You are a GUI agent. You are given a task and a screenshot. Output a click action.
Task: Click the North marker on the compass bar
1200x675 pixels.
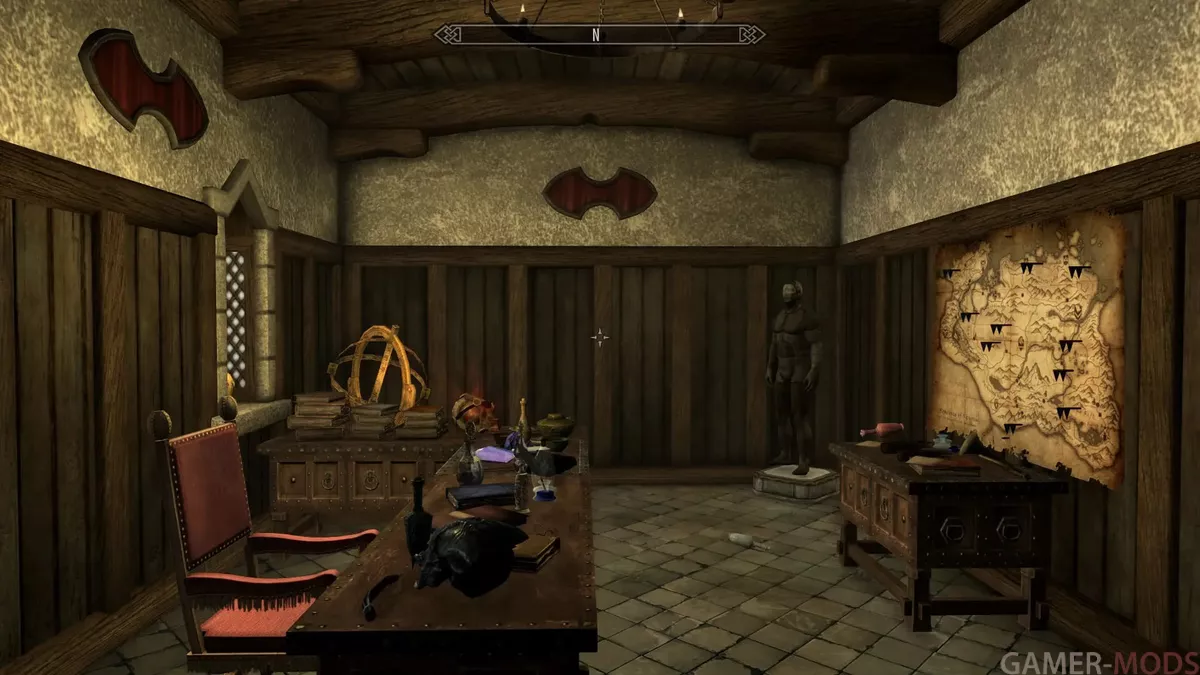(x=597, y=34)
